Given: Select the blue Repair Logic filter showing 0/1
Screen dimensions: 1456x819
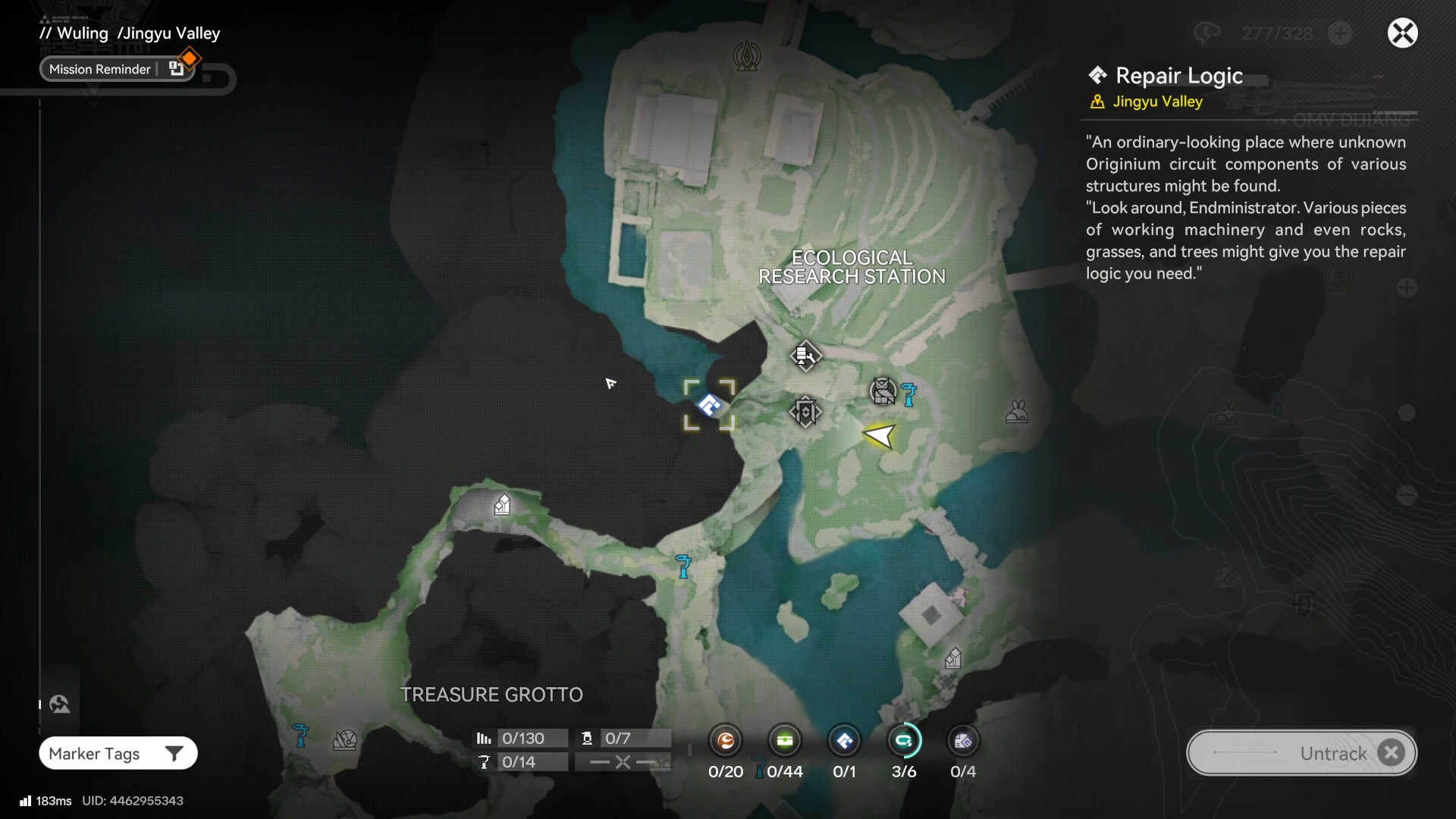Looking at the screenshot, I should [x=844, y=741].
